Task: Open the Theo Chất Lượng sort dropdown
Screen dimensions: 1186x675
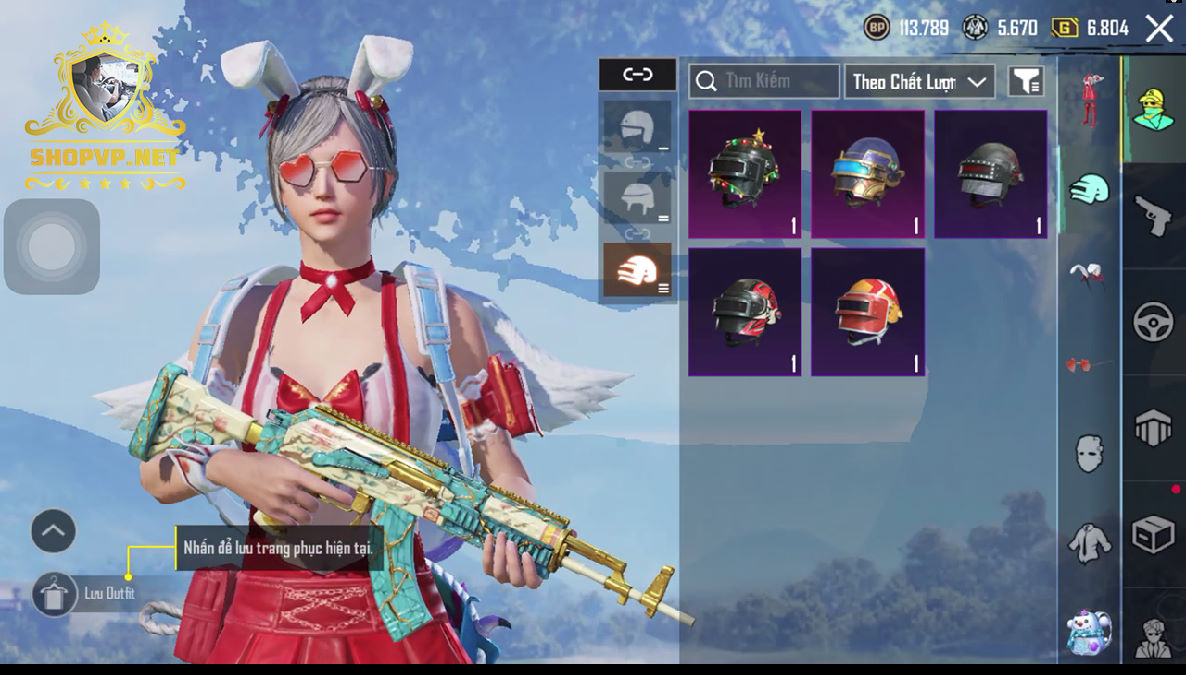Action: [x=919, y=81]
